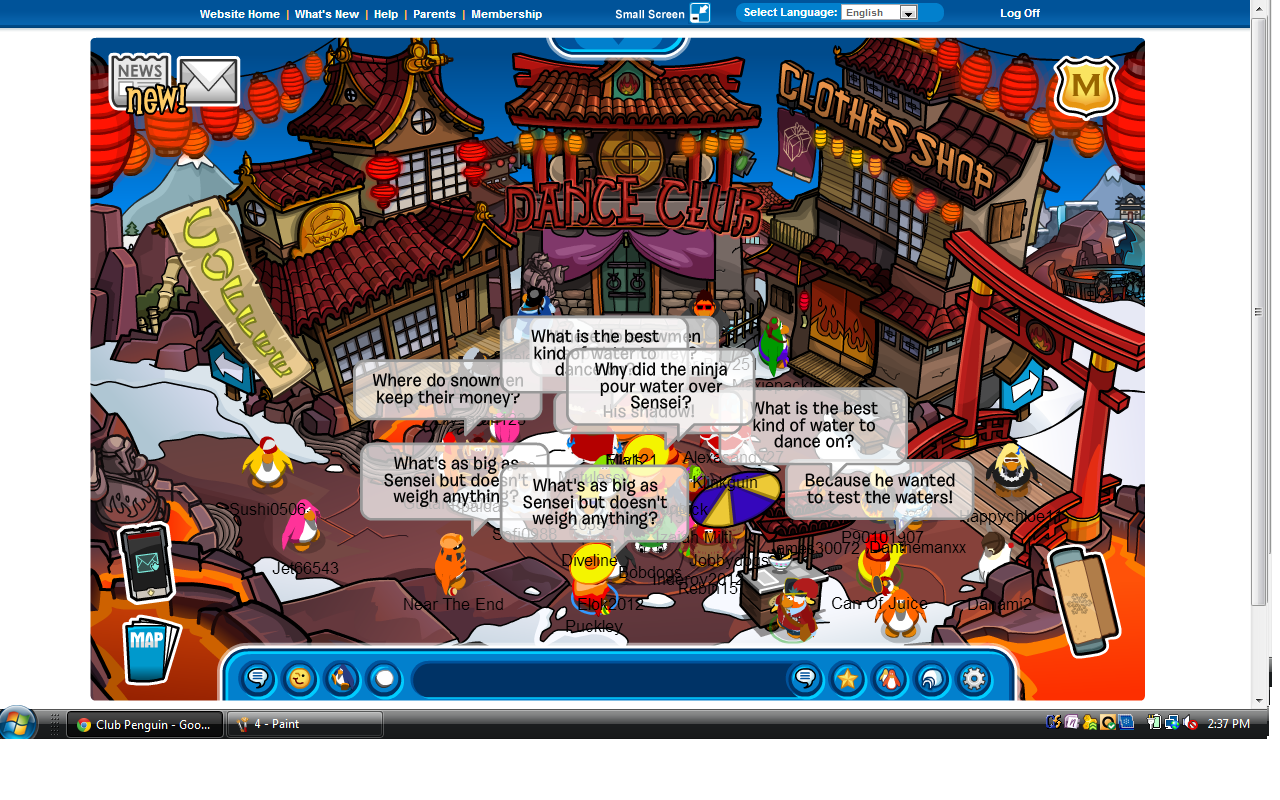Open the newspaper with the new label
The width and height of the screenshot is (1280, 800).
(x=142, y=83)
